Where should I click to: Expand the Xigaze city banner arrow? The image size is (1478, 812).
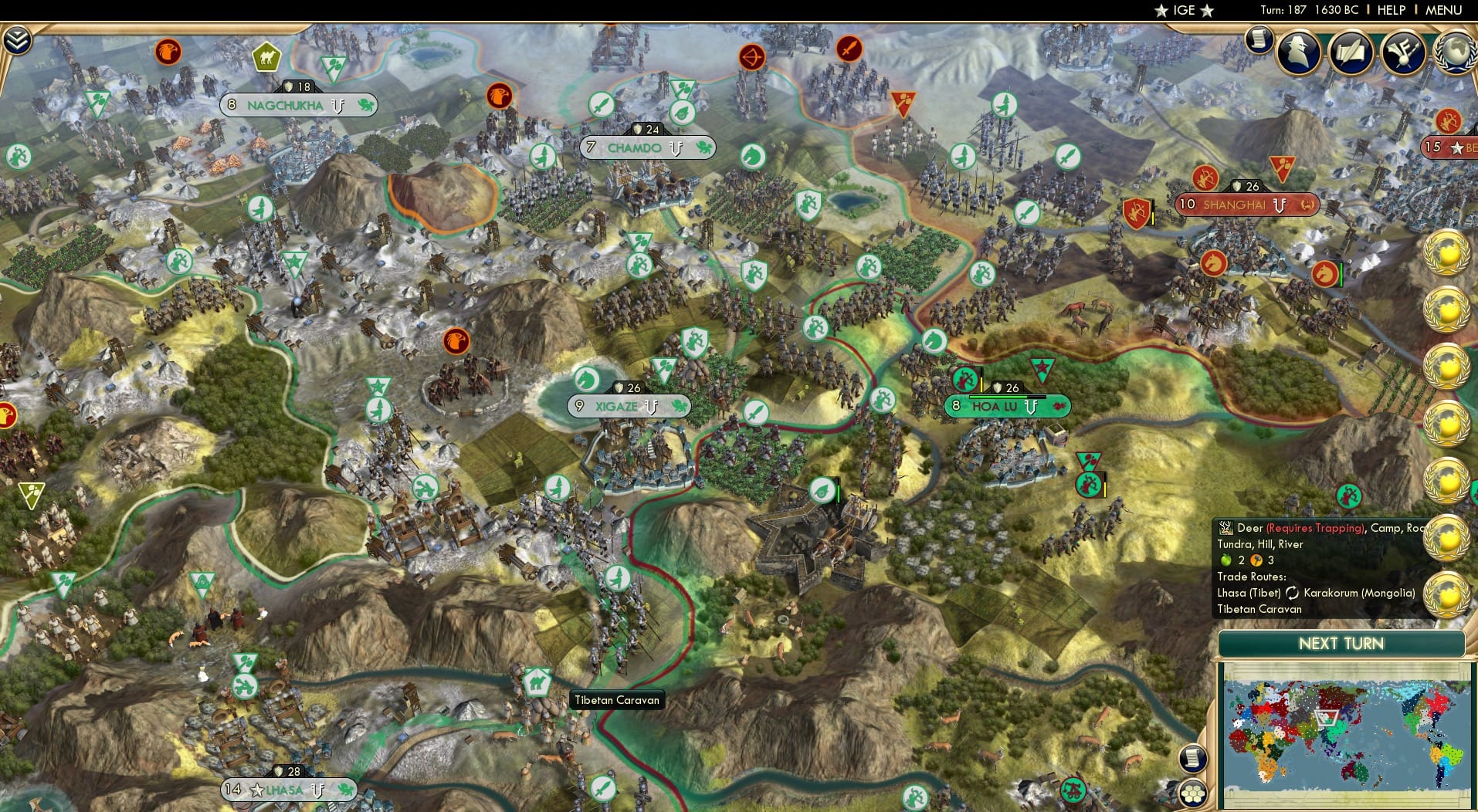pyautogui.click(x=651, y=405)
